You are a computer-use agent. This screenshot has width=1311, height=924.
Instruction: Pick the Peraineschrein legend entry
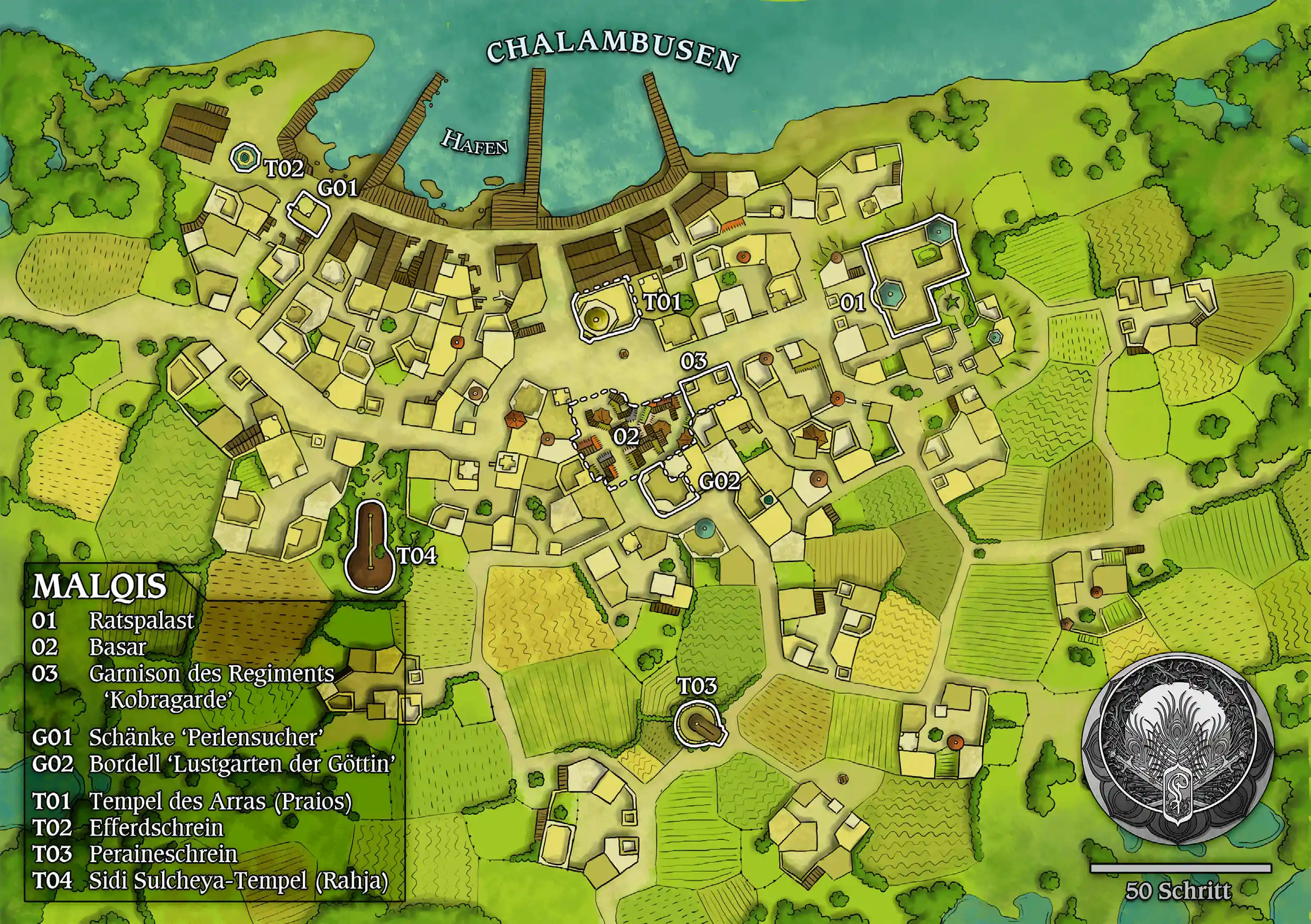click(x=163, y=854)
